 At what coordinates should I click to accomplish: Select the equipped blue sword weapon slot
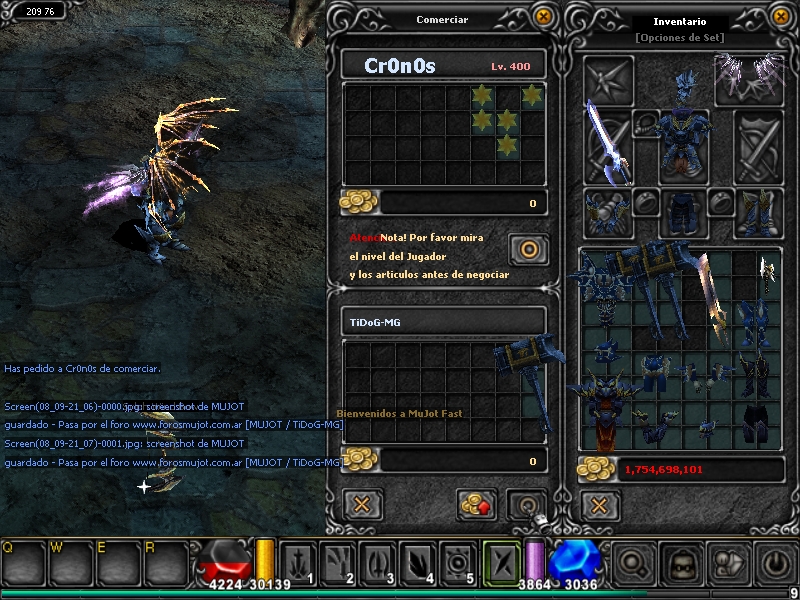(608, 139)
